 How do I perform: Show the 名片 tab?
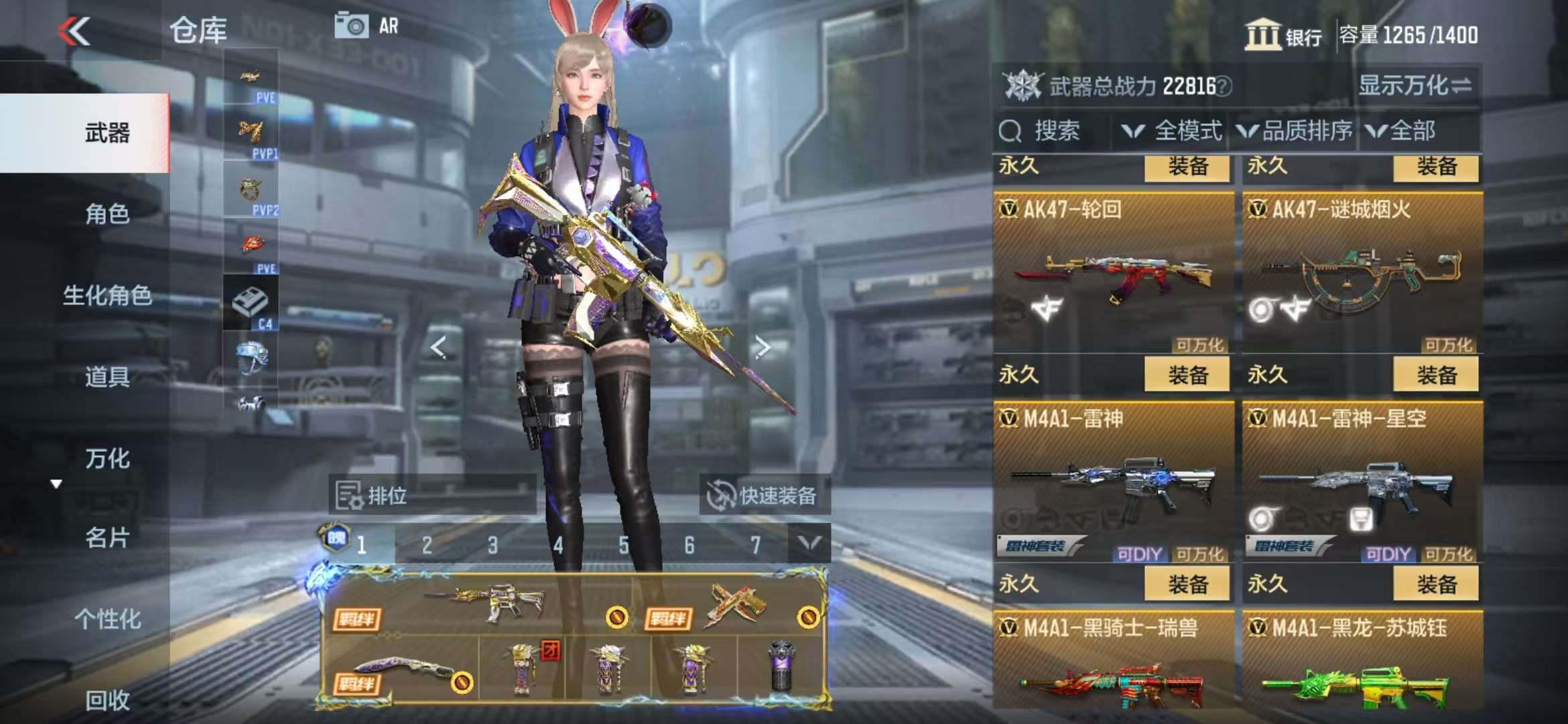pos(107,538)
